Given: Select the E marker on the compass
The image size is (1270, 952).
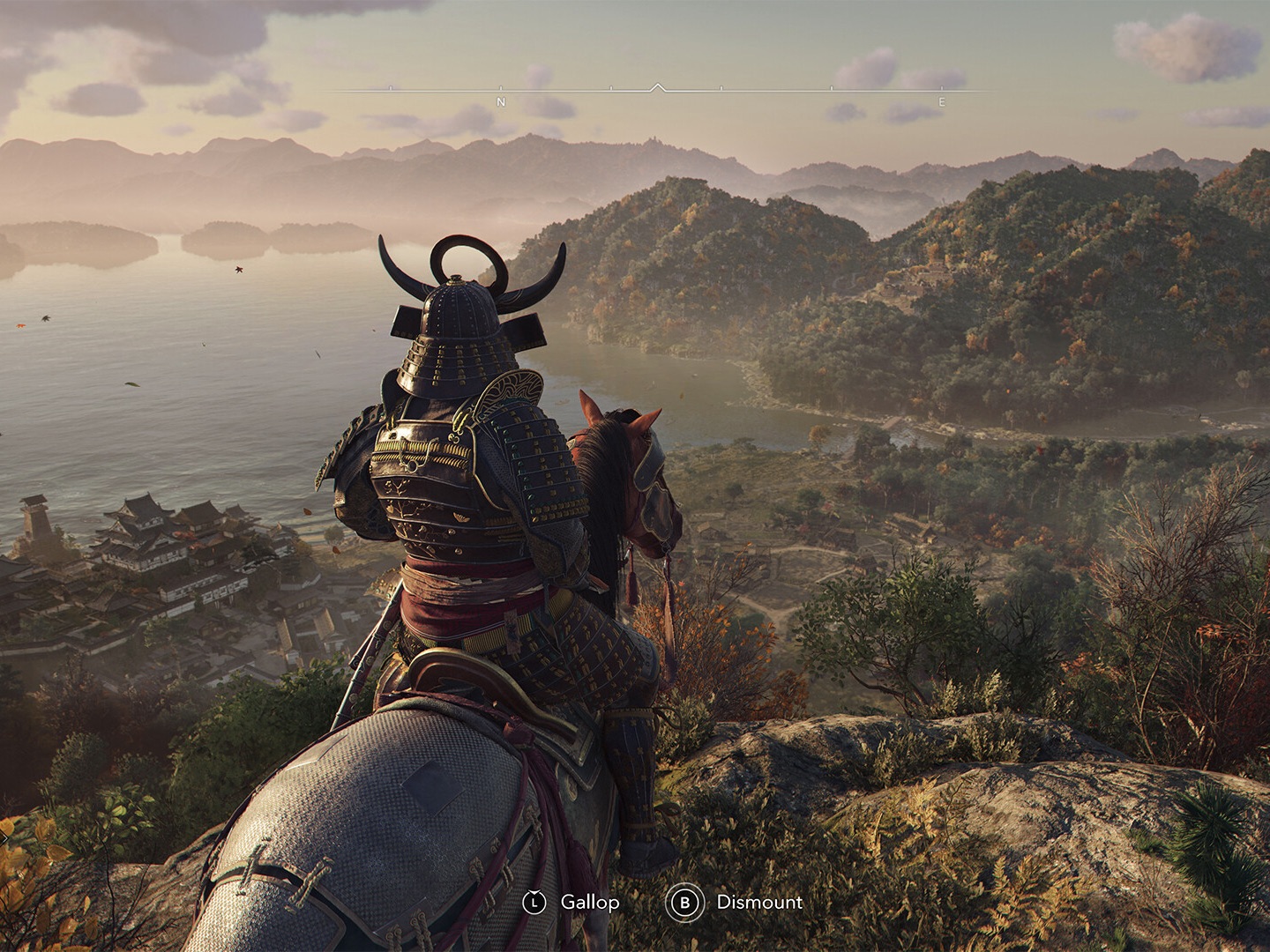Looking at the screenshot, I should click(x=940, y=100).
